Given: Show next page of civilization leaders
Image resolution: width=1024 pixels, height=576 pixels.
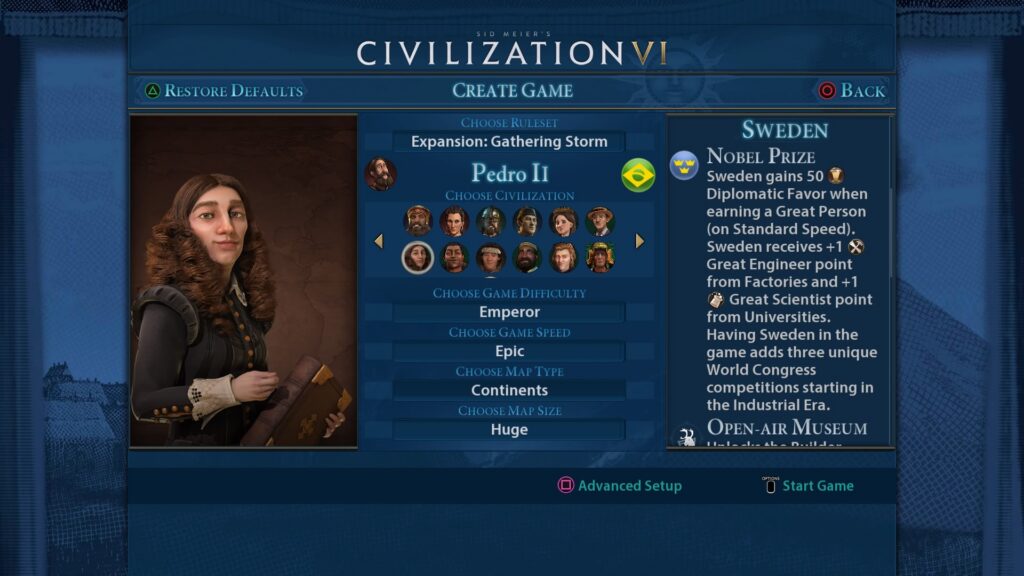Looking at the screenshot, I should [x=640, y=241].
